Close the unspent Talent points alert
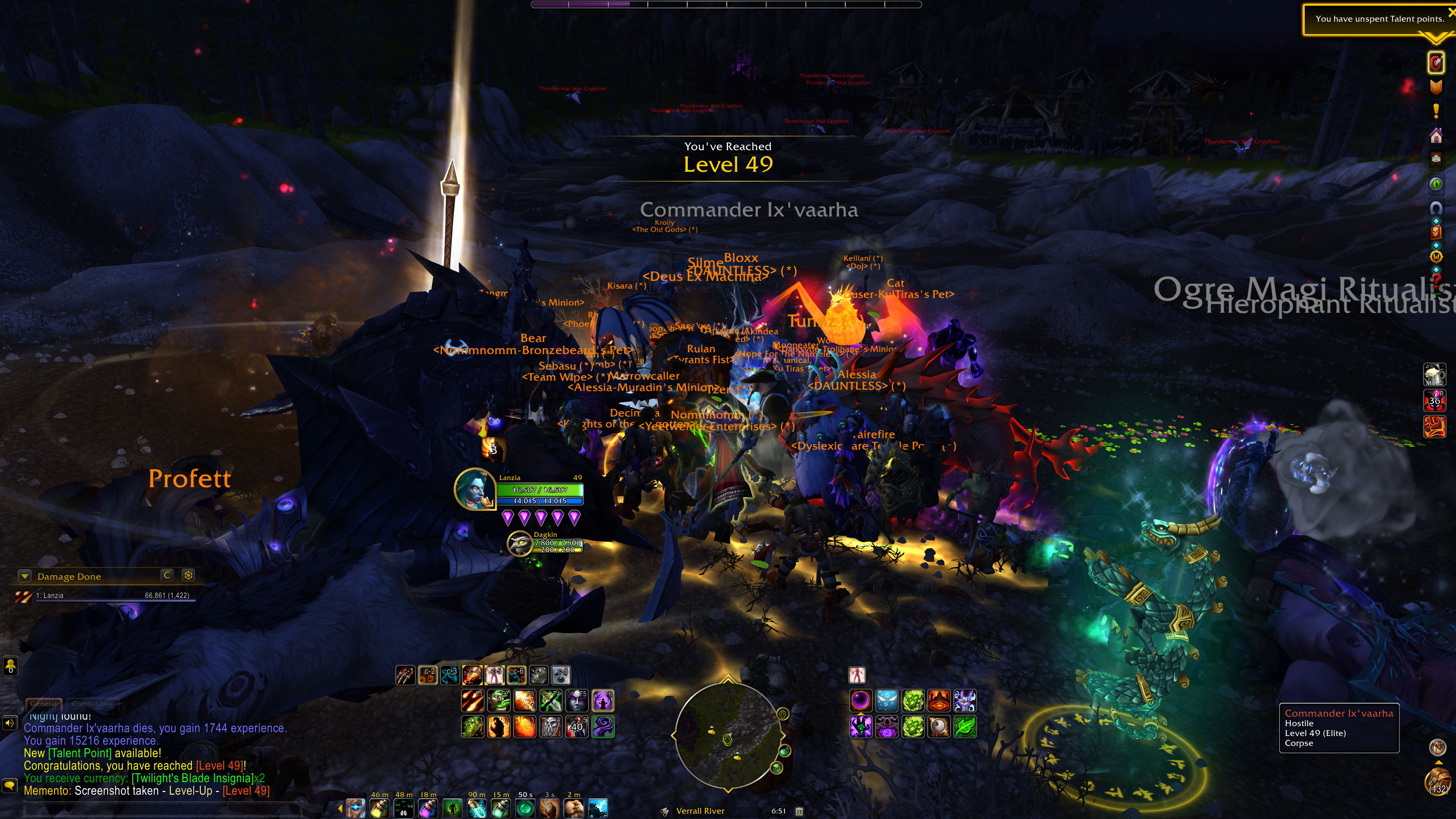 point(1451,13)
